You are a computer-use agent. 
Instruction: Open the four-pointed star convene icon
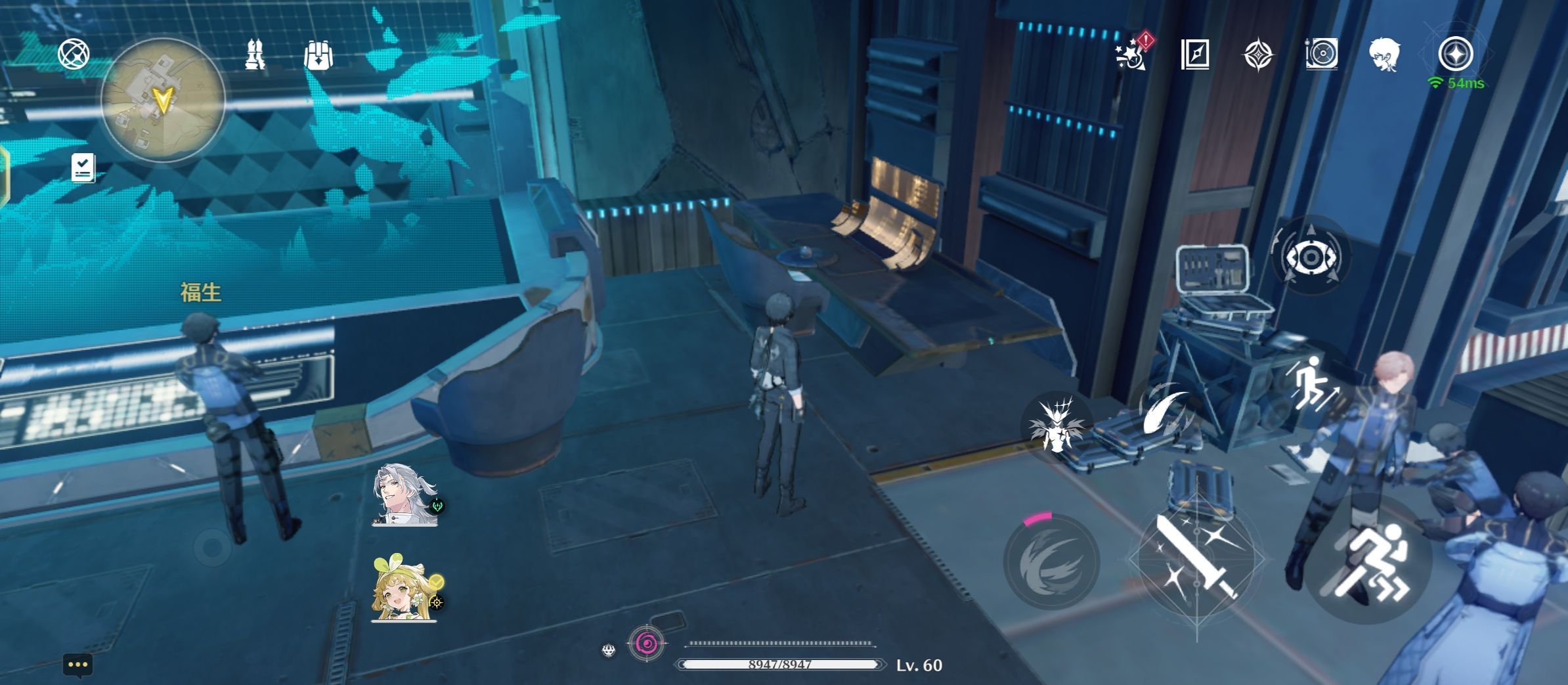click(1258, 54)
